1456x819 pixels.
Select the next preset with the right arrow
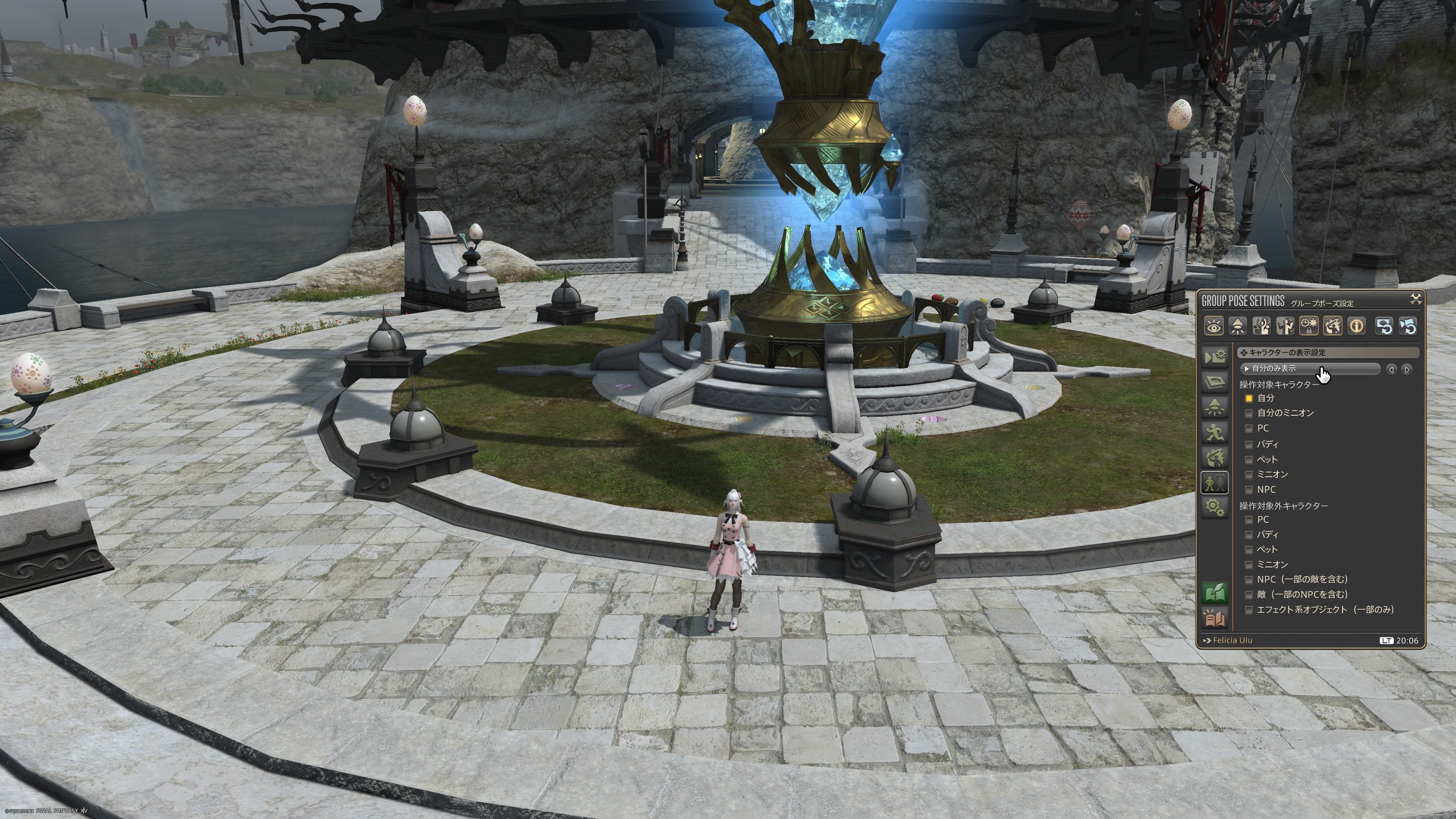tap(1407, 369)
